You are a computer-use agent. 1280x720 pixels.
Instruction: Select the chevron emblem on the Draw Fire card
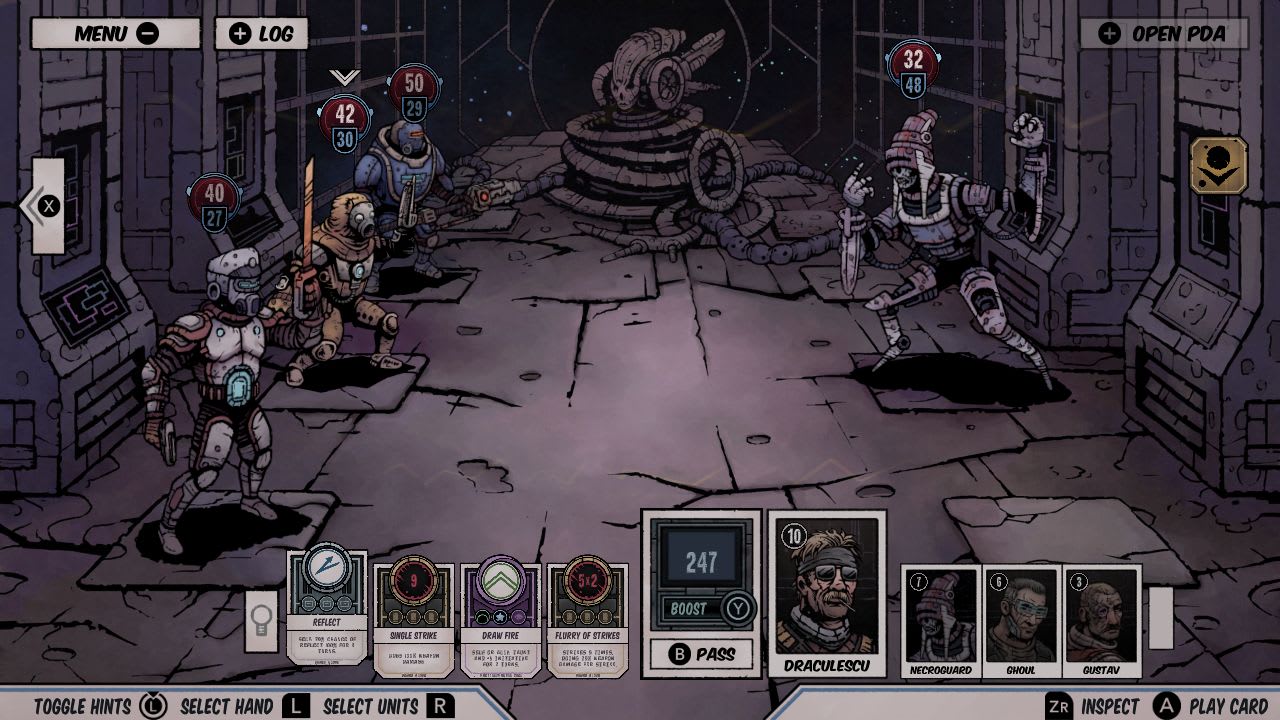click(500, 578)
